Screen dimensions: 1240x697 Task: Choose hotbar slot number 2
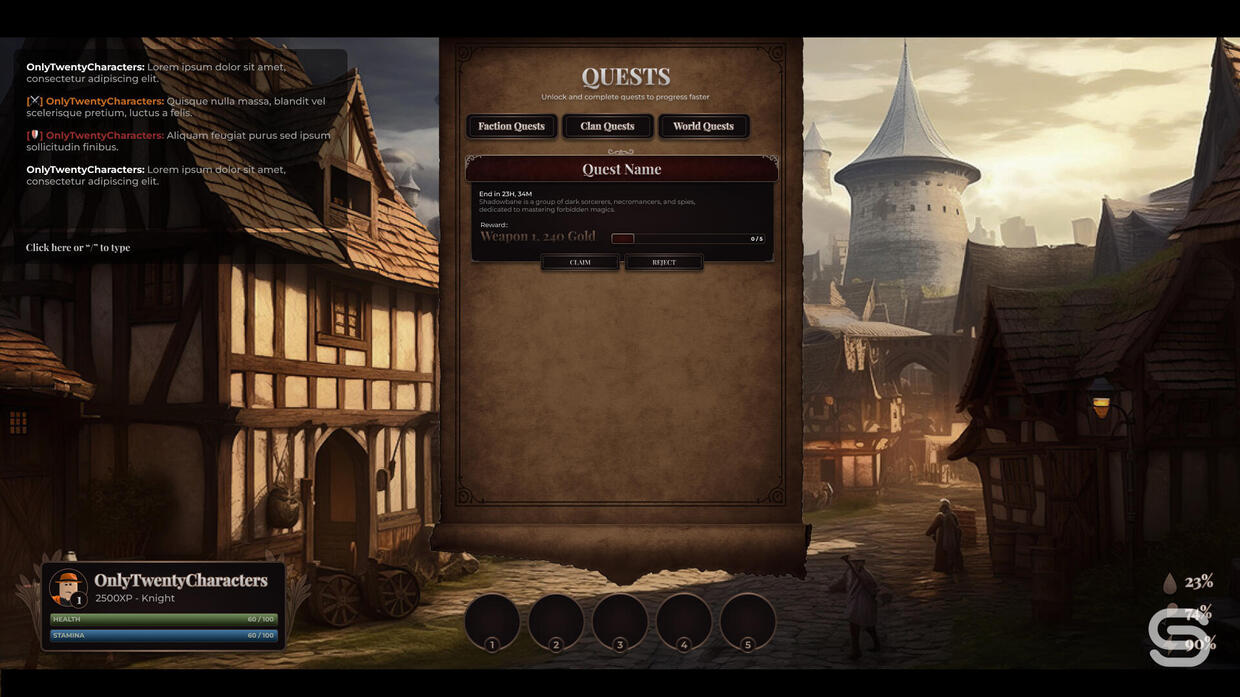coord(556,621)
